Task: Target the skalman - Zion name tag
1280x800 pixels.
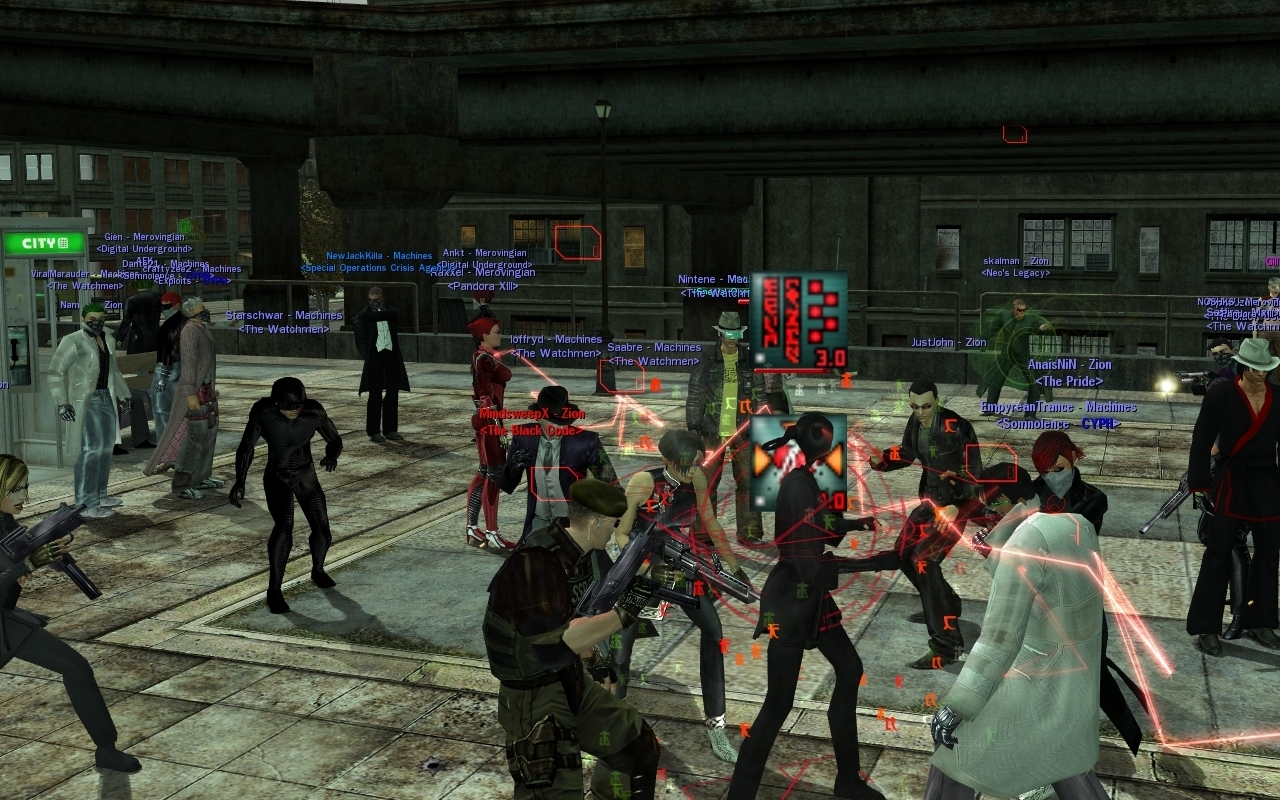Action: point(1016,261)
